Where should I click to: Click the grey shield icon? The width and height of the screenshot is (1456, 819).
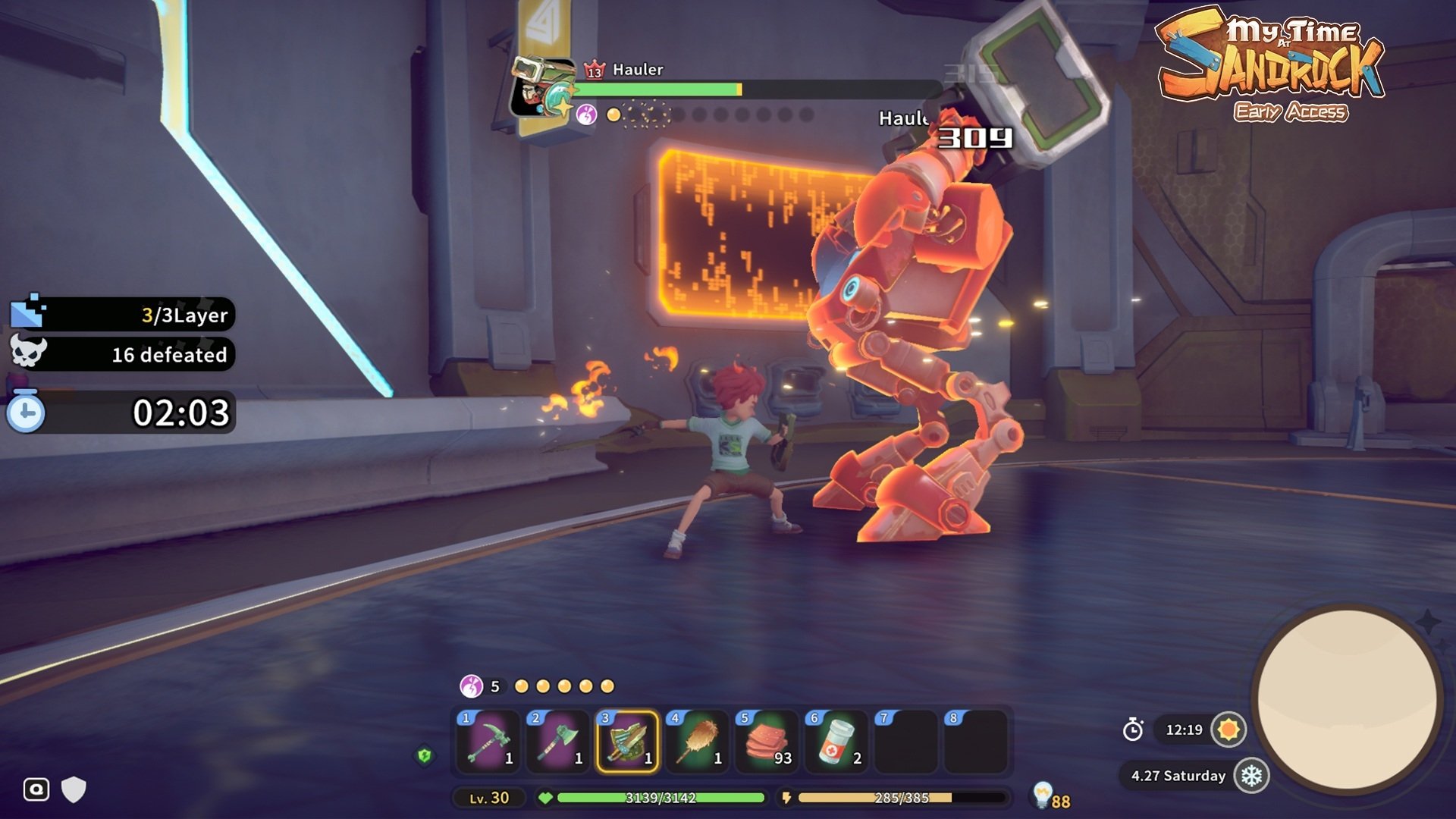[x=74, y=789]
